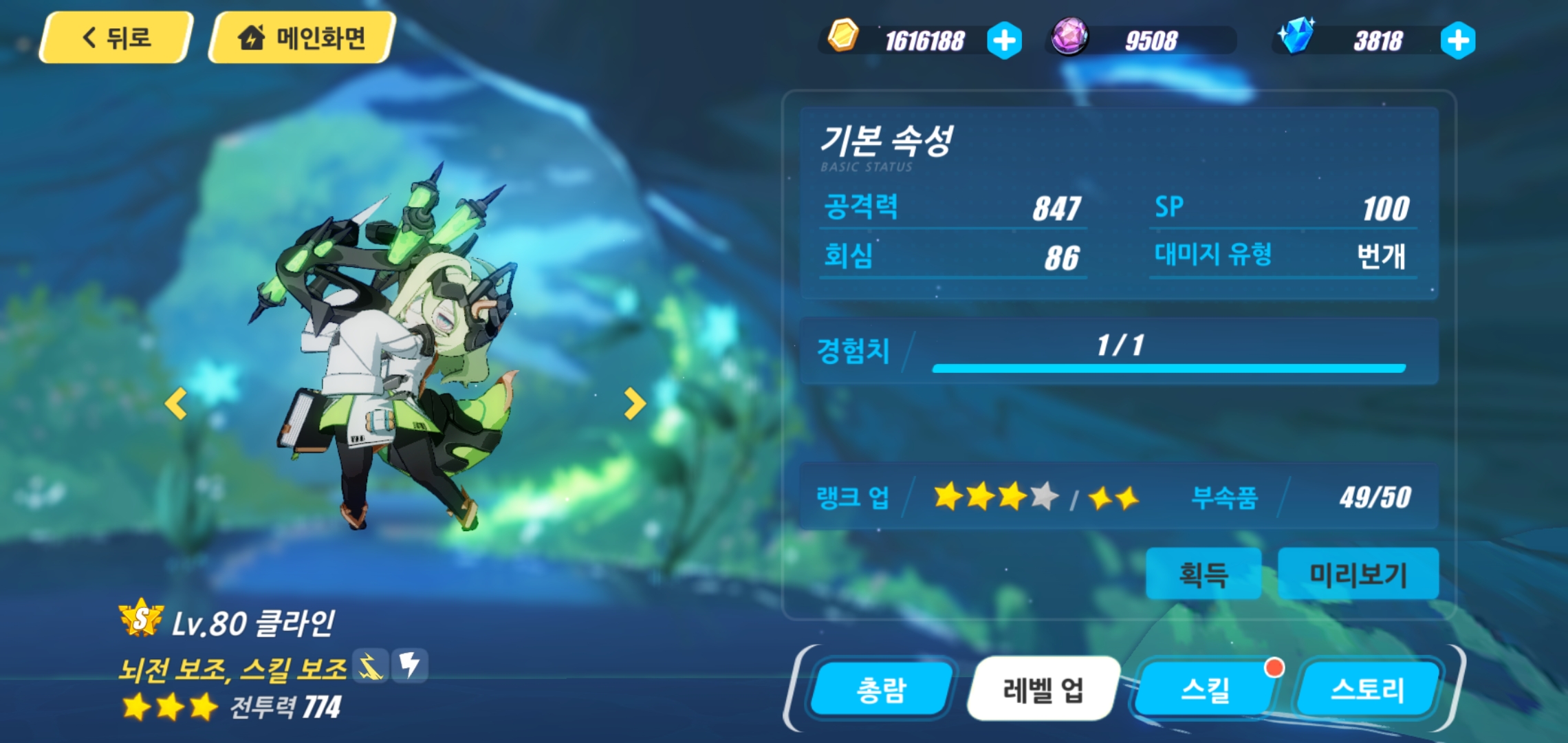Show previous character with left arrow
1568x743 pixels.
coord(176,404)
